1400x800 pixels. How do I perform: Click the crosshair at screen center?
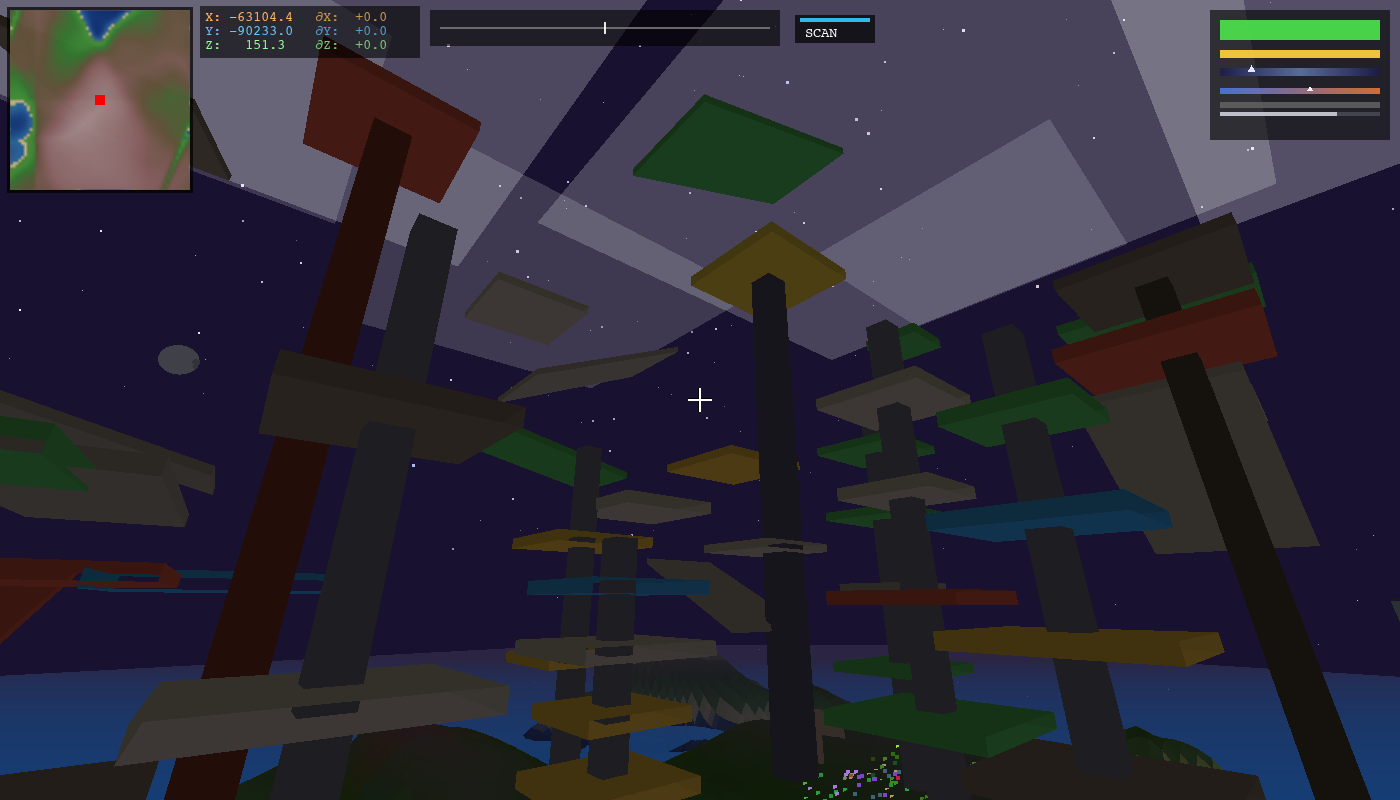(x=700, y=400)
